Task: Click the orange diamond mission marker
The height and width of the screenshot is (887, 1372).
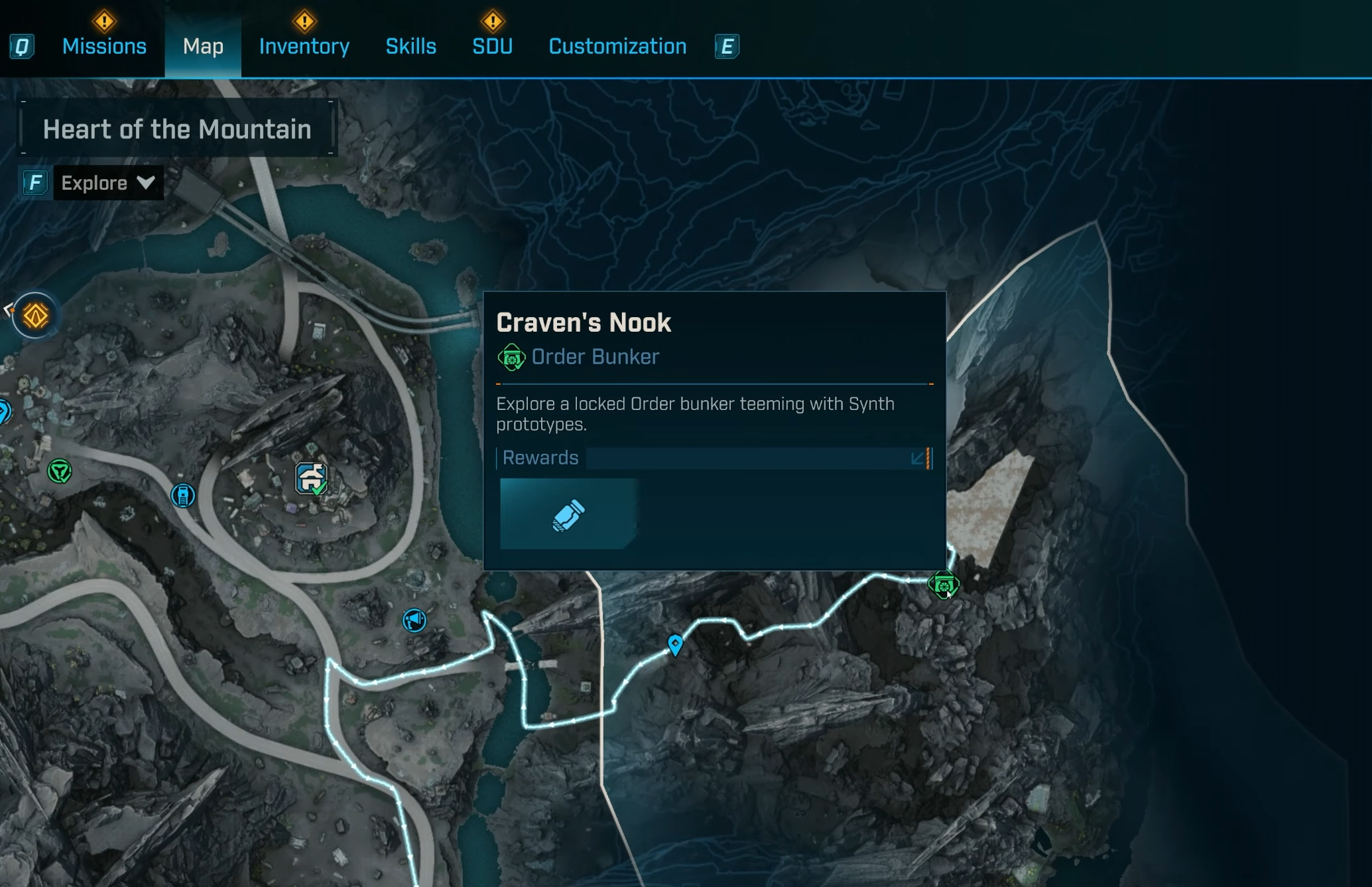Action: point(35,316)
